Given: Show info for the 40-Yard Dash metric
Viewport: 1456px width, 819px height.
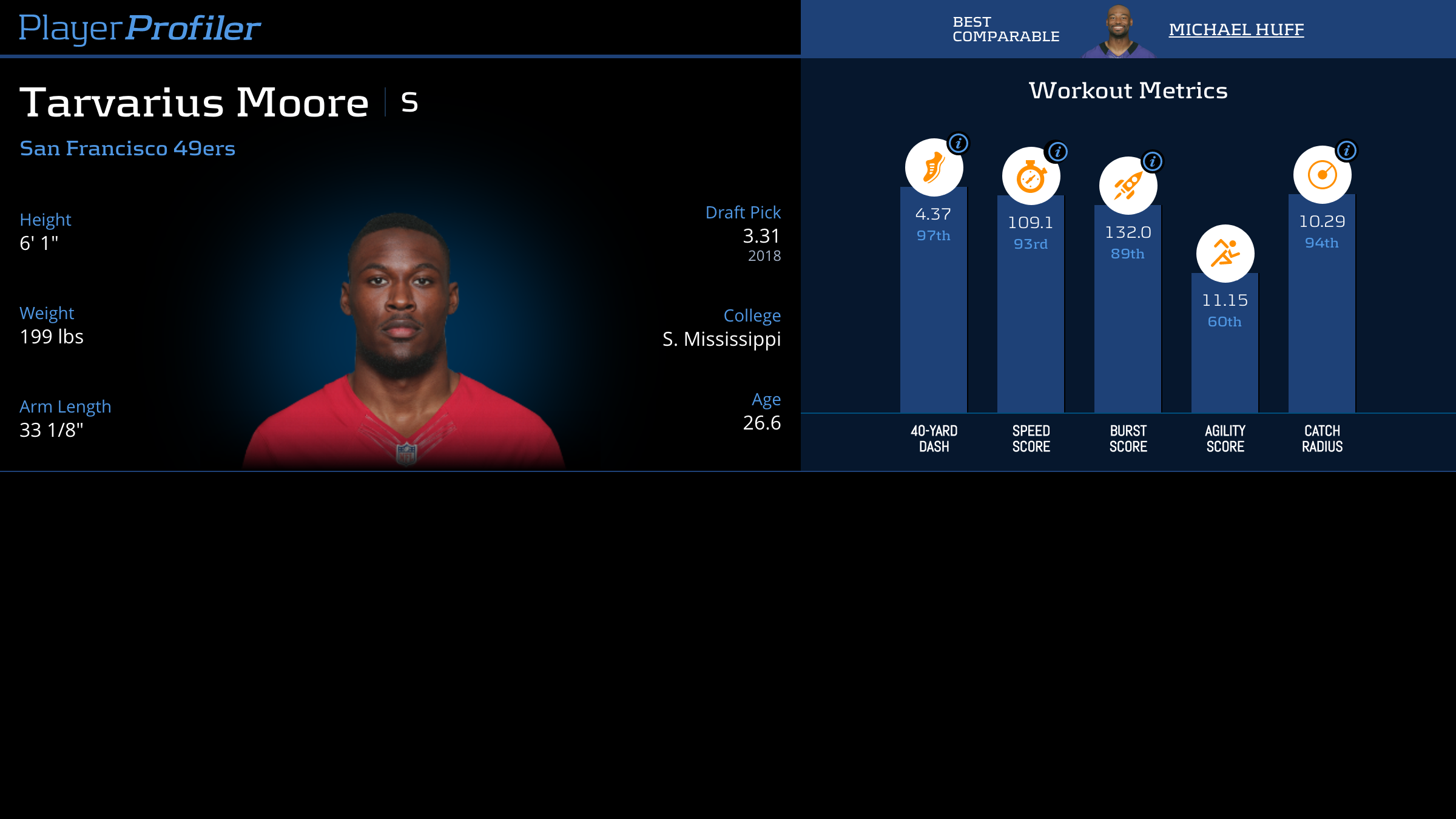Looking at the screenshot, I should coord(959,143).
